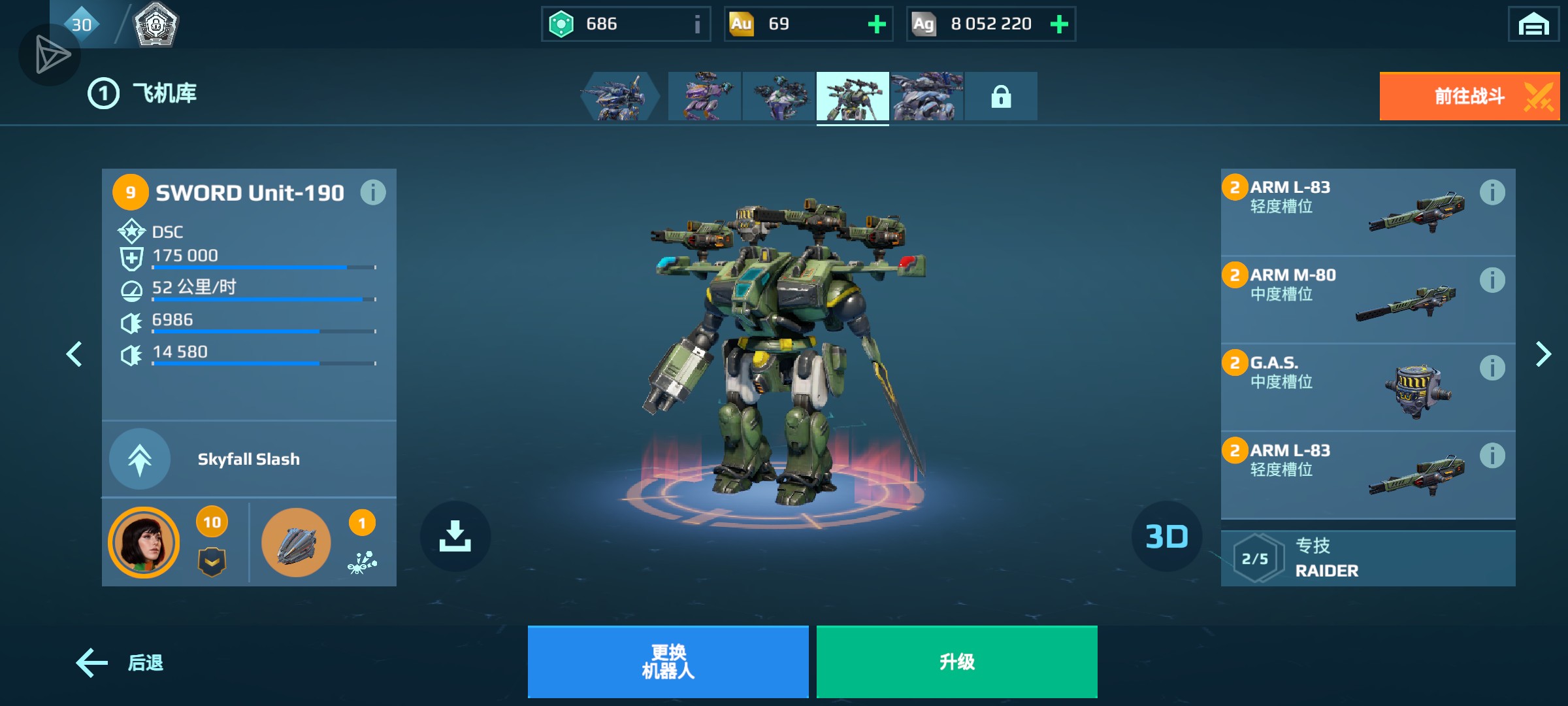1568x706 pixels.
Task: Open the hangar home icon
Action: pos(1533,25)
